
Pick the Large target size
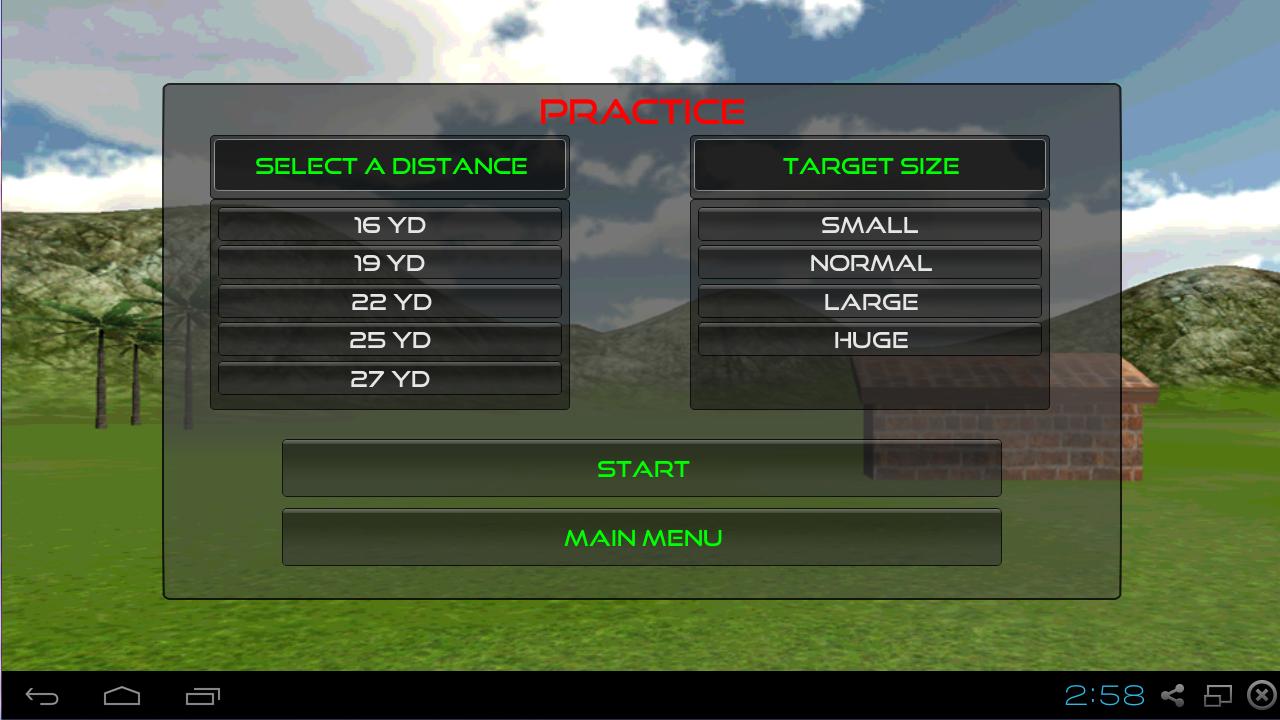click(869, 302)
